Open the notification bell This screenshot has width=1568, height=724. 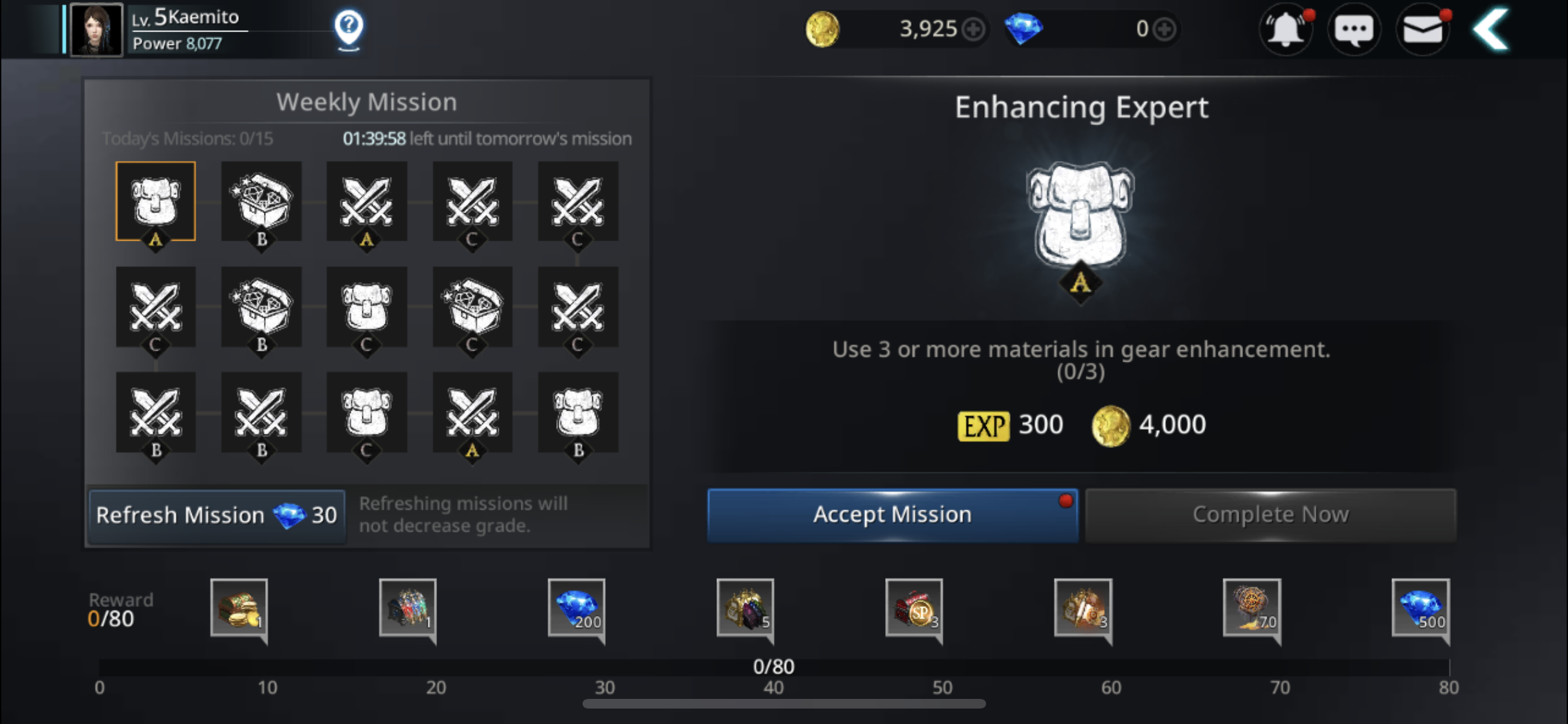pyautogui.click(x=1285, y=29)
